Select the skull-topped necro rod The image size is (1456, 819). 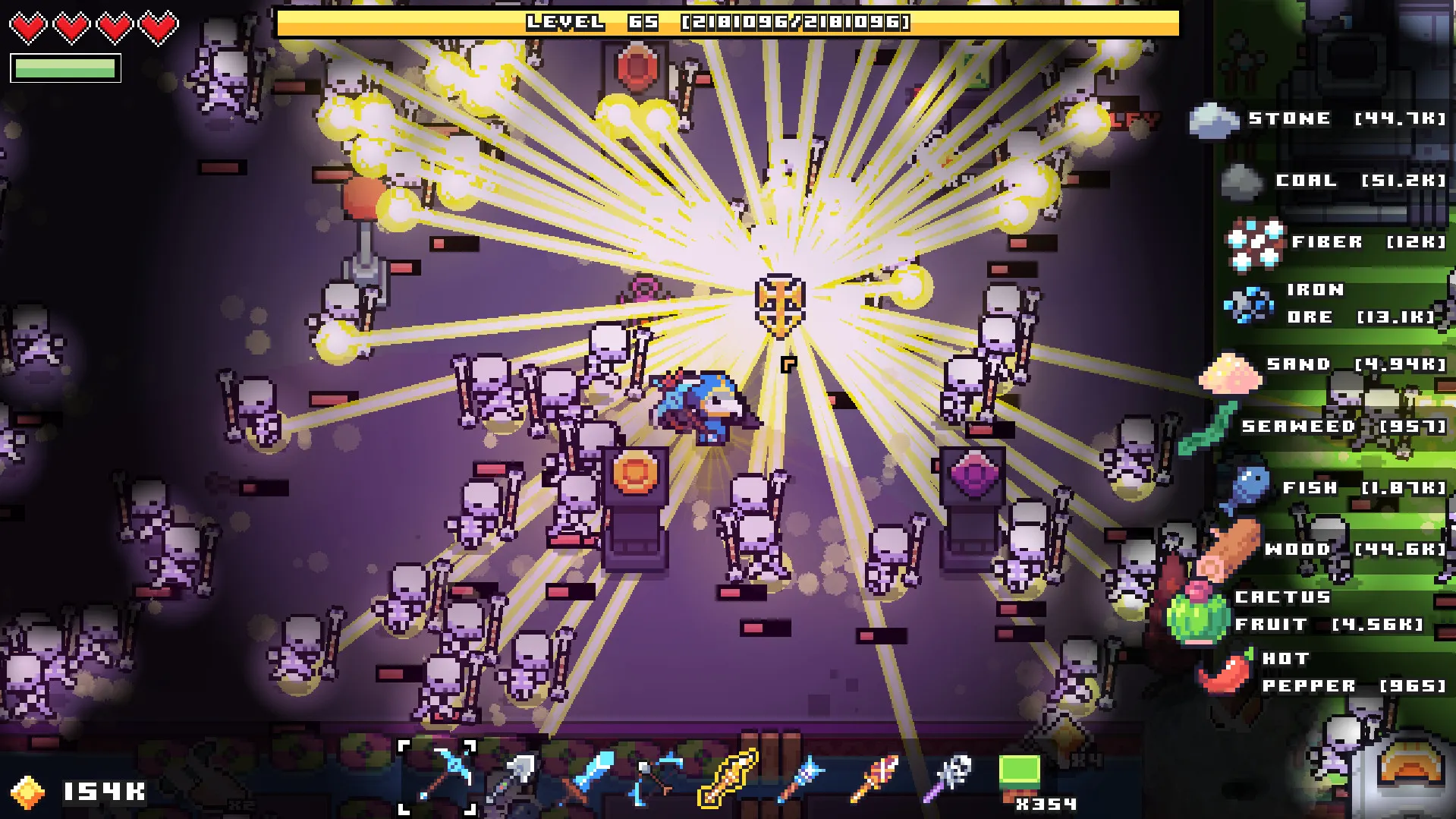point(947,779)
